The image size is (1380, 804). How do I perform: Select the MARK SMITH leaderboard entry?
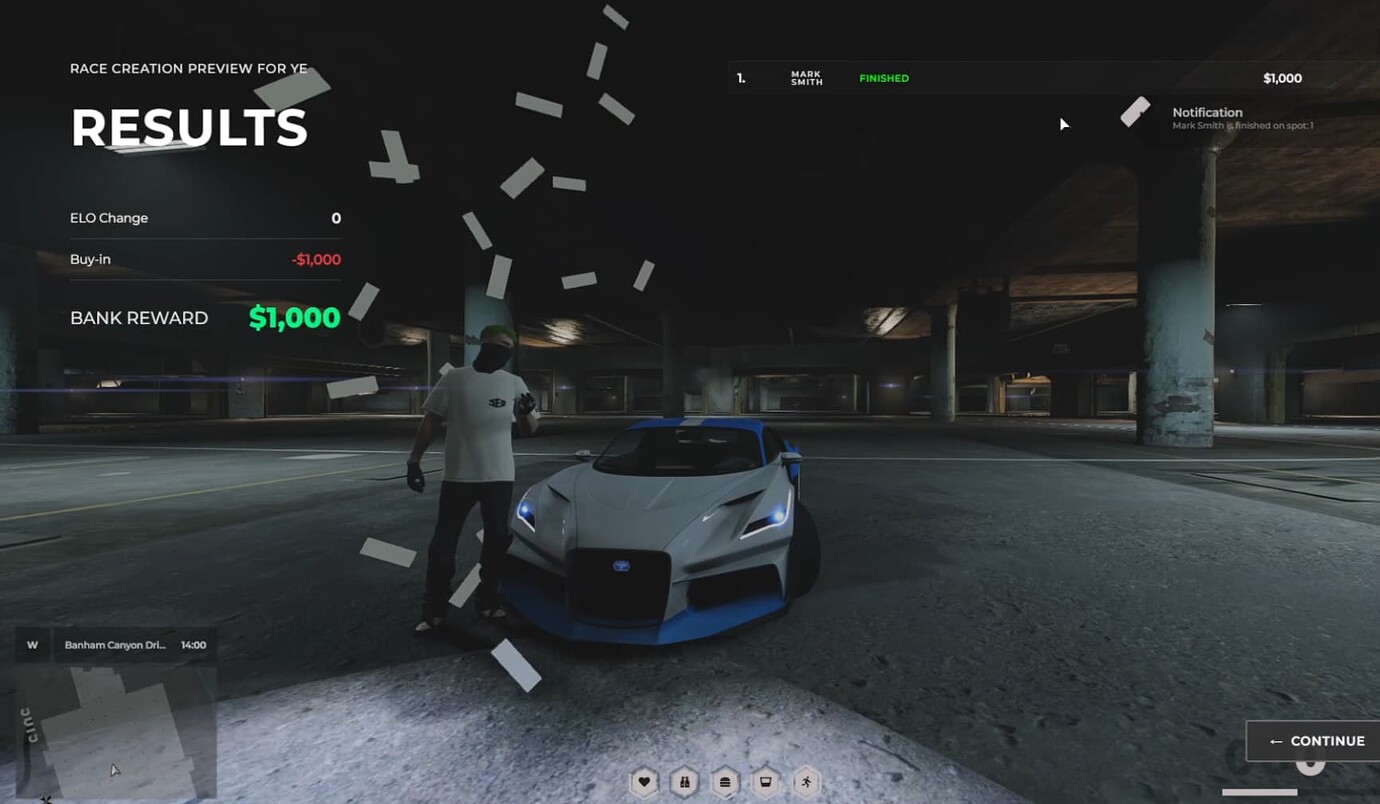[806, 77]
